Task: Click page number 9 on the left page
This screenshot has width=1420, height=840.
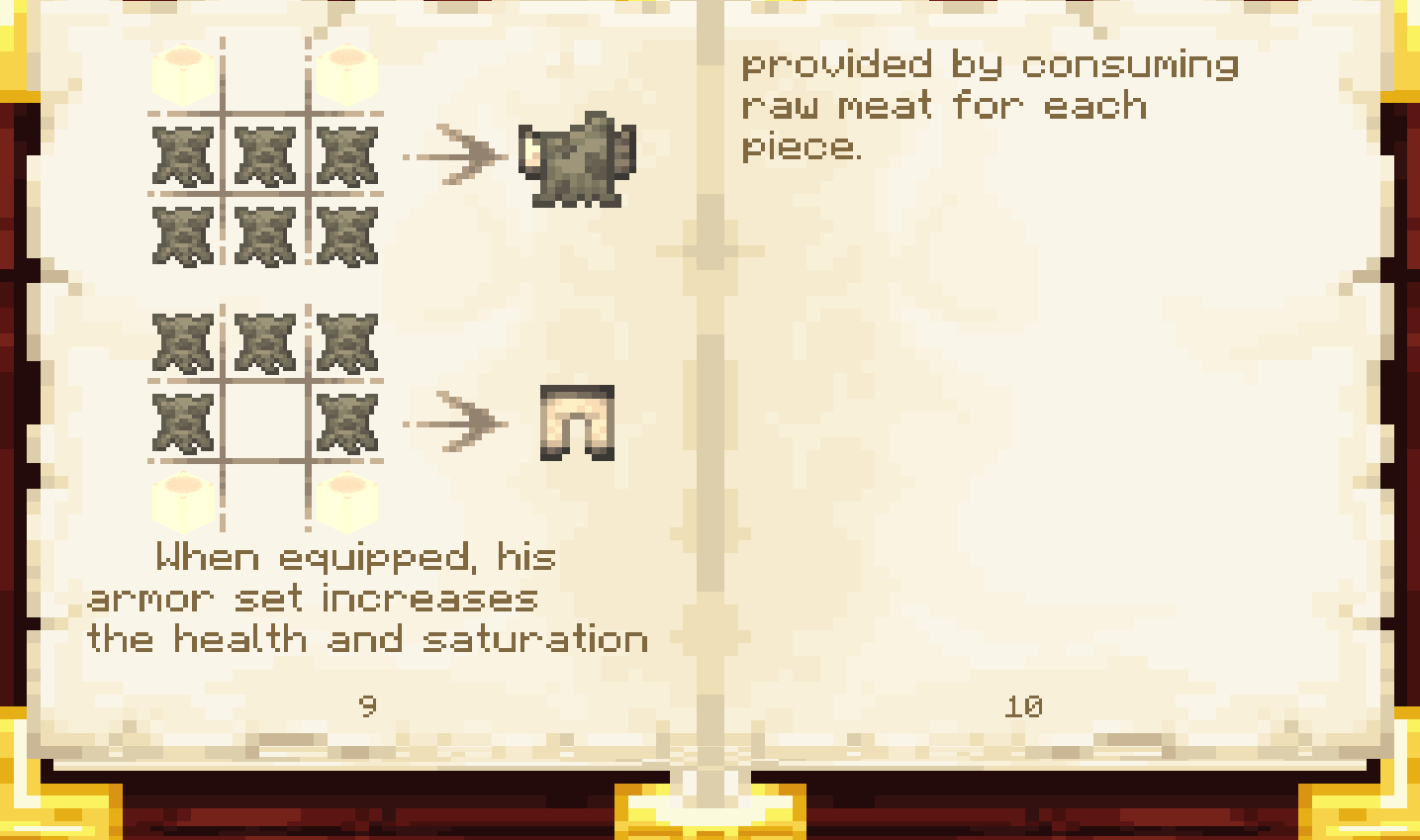Action: 368,706
